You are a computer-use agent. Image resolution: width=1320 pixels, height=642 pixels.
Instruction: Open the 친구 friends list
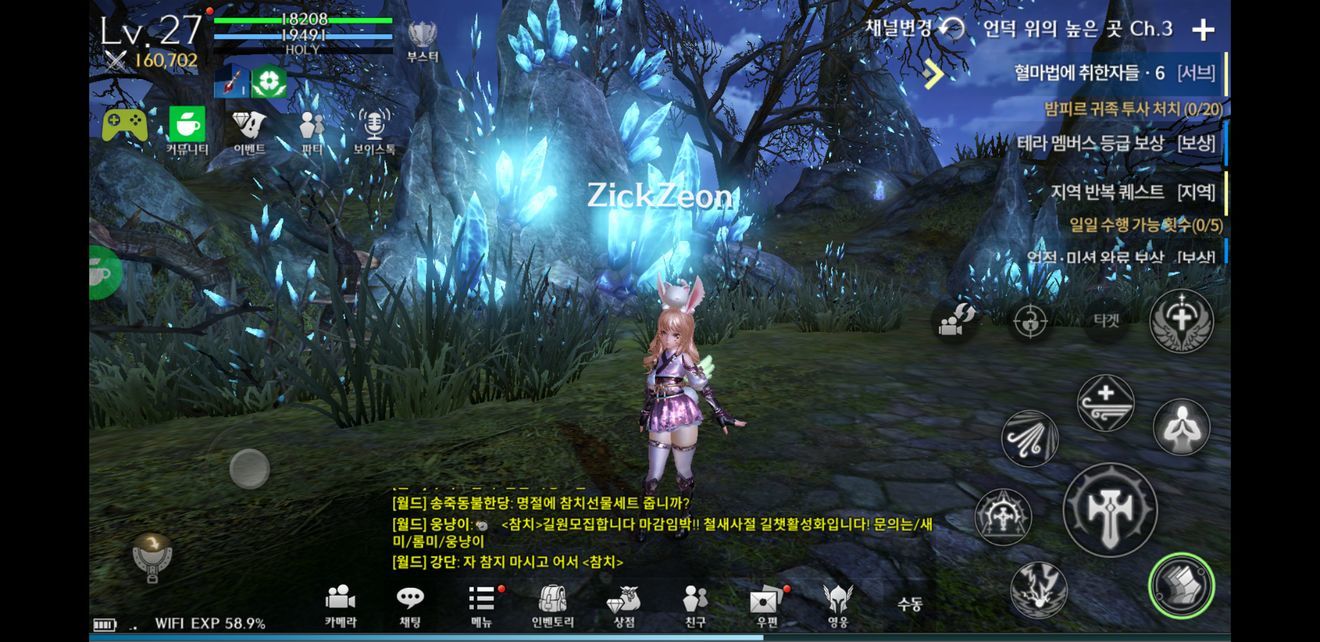point(695,604)
